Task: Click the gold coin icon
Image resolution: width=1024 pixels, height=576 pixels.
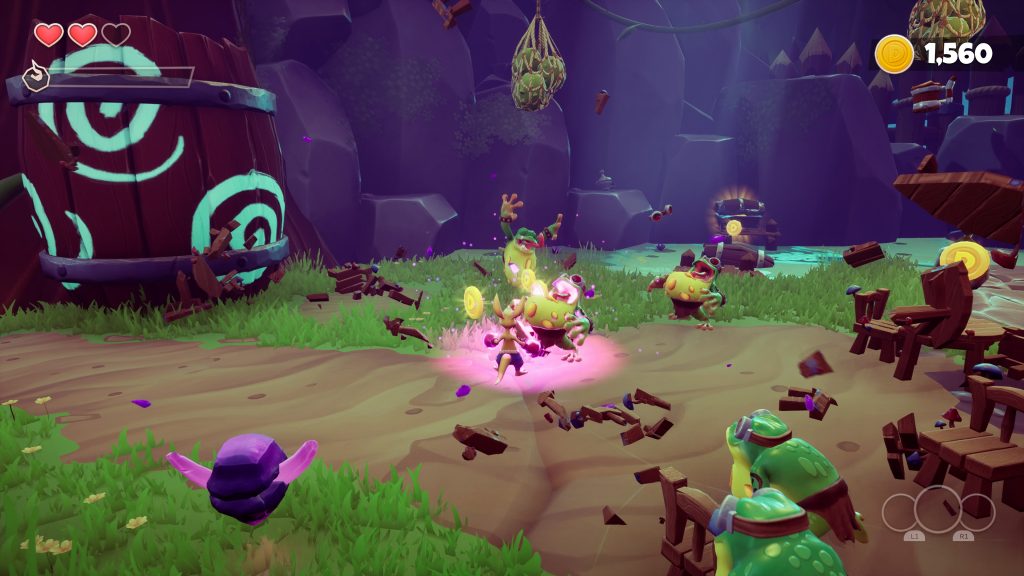Action: (x=894, y=53)
